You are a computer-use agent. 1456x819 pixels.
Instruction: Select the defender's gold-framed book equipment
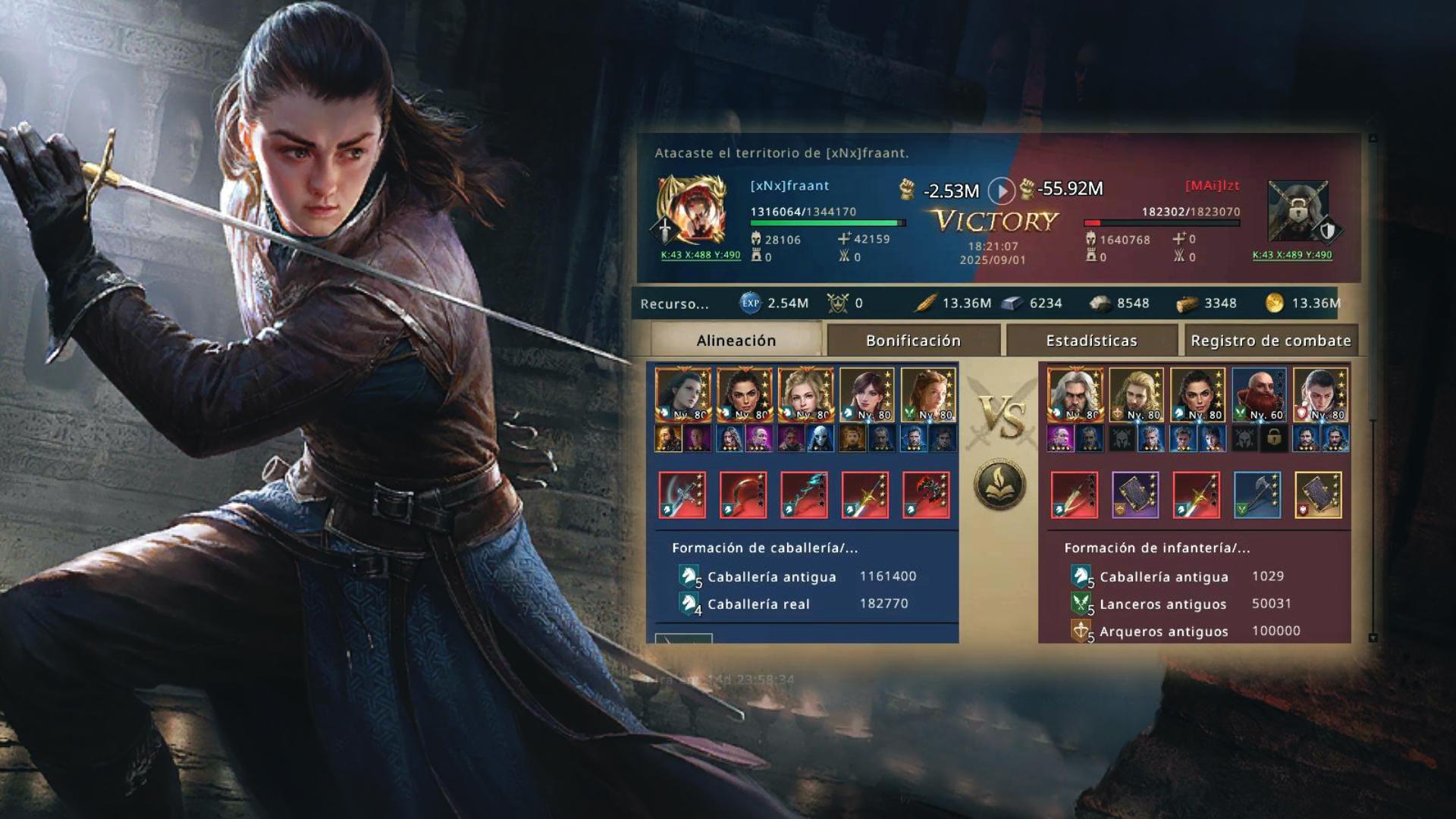coord(1318,495)
